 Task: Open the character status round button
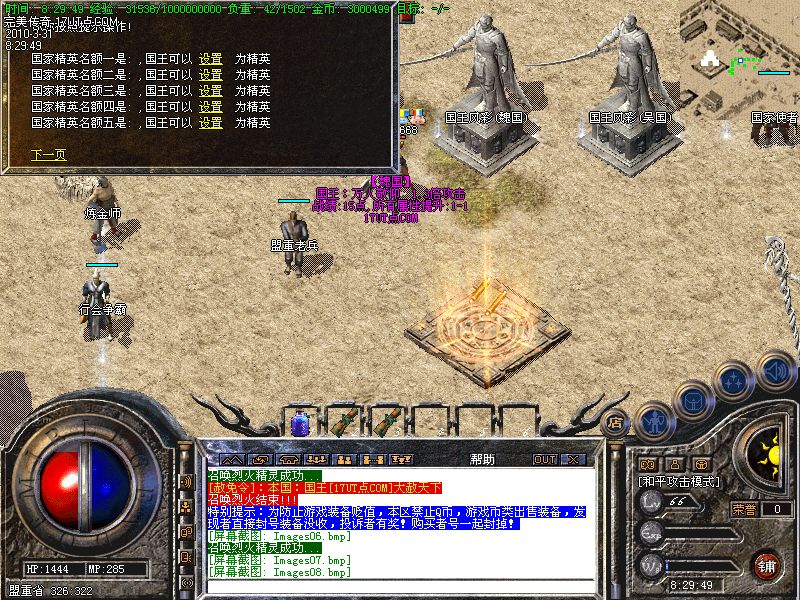[653, 421]
